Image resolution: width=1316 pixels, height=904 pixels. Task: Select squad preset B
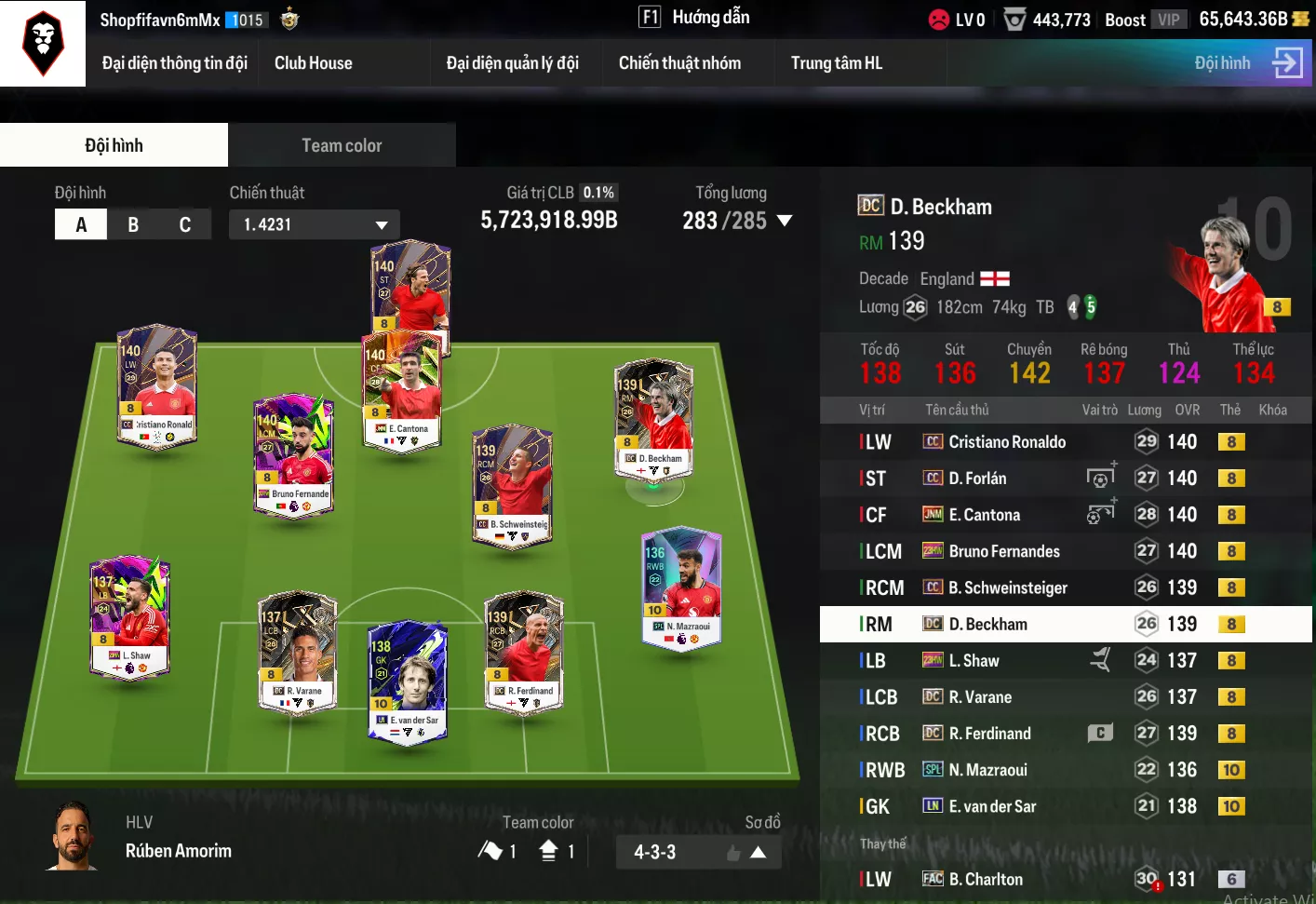pyautogui.click(x=133, y=224)
